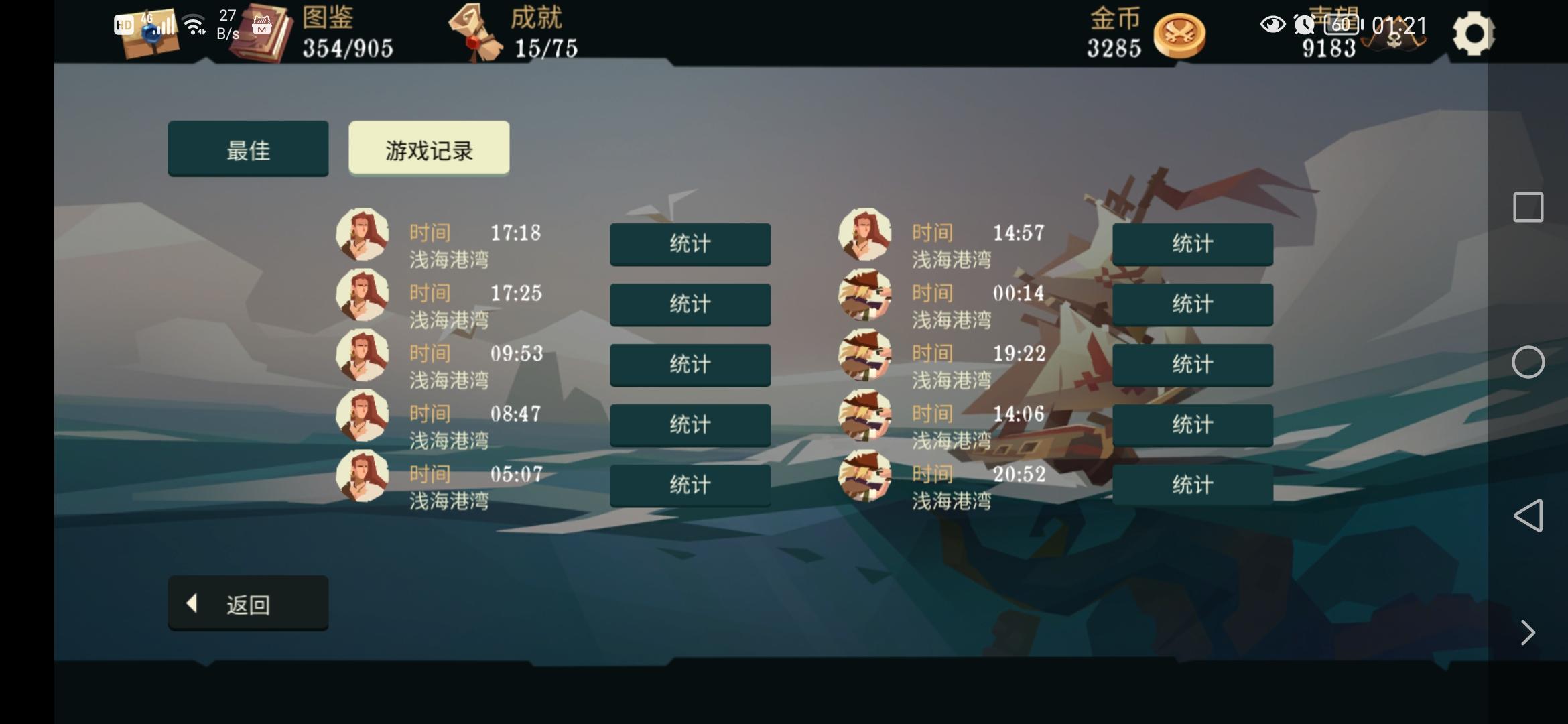Tap the eye comfort icon in status bar
Viewport: 1568px width, 724px height.
point(1272,25)
